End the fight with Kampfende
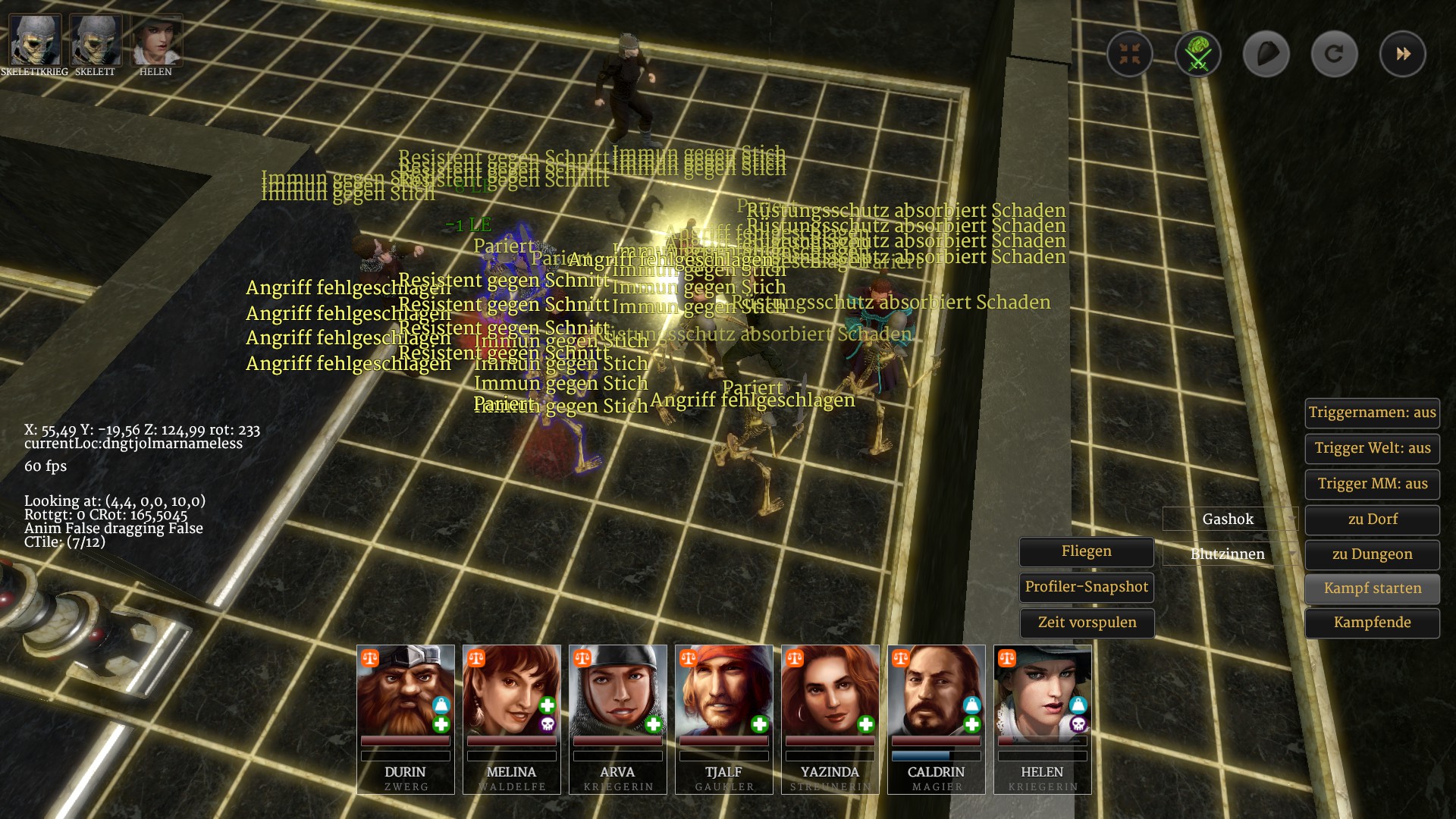The width and height of the screenshot is (1456, 819). (x=1372, y=623)
